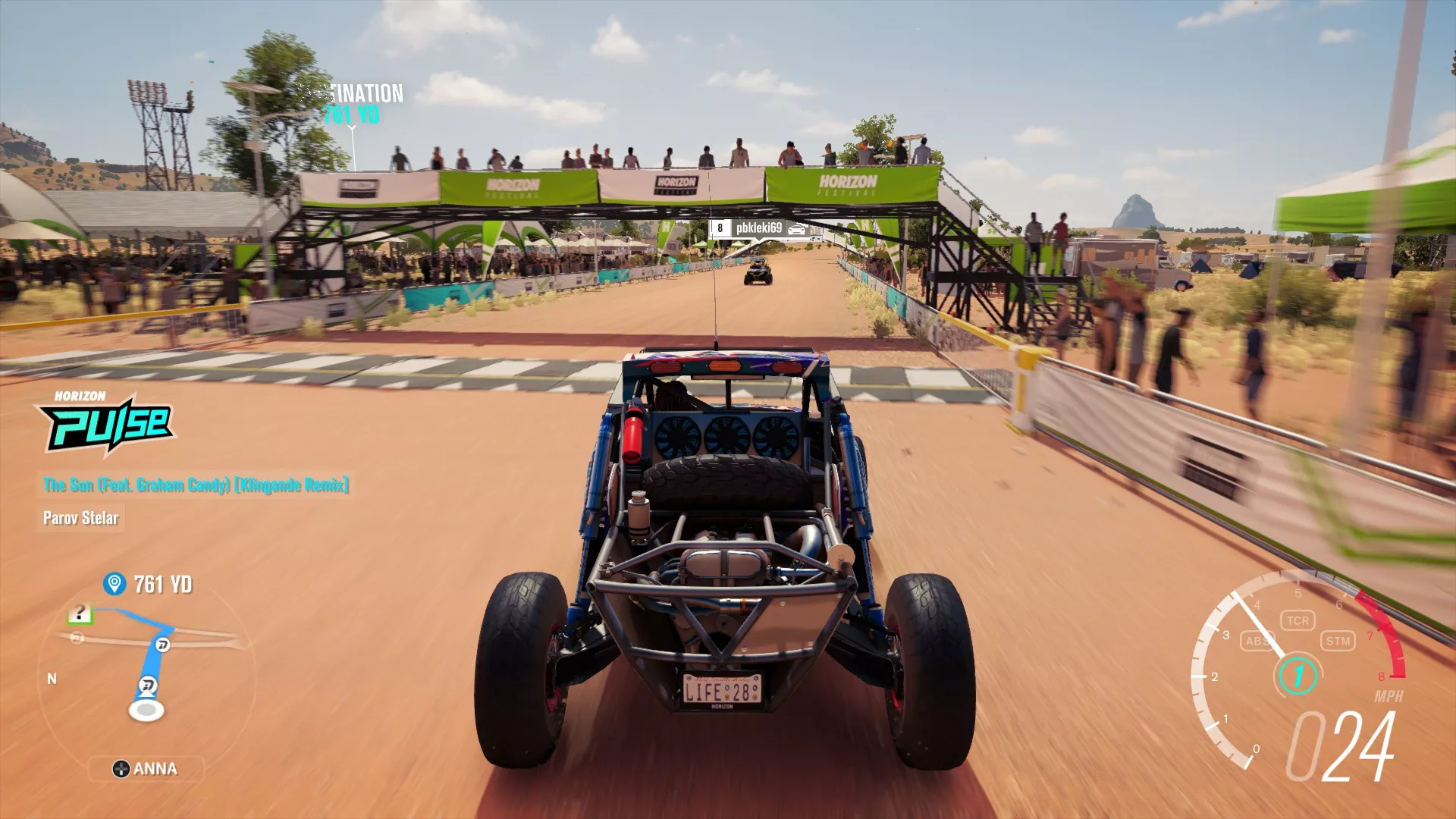Toggle the TCR traction control indicator
Screen dimensions: 1456x819
(x=1300, y=619)
